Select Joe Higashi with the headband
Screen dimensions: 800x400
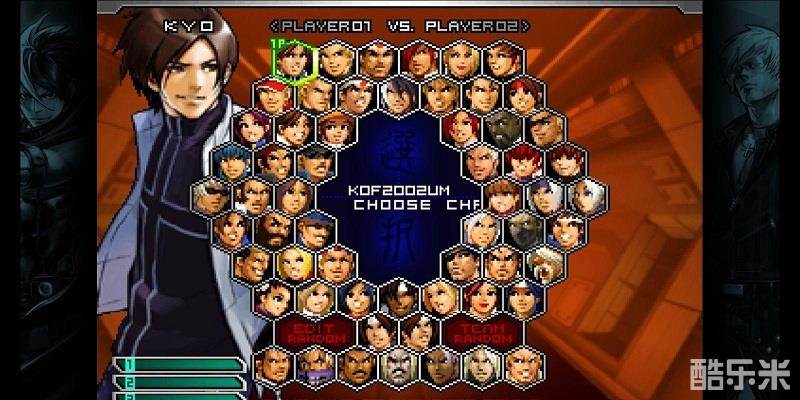tap(355, 95)
